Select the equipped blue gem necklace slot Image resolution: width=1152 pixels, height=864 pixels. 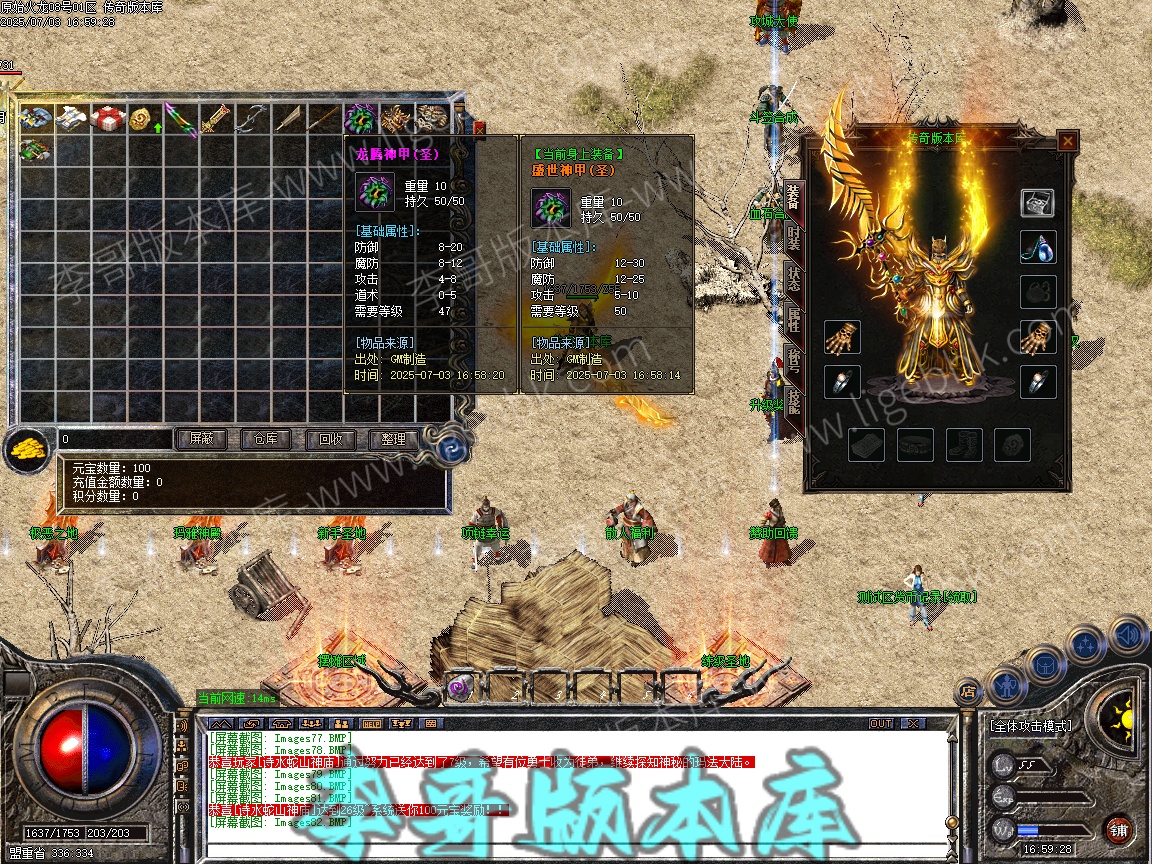point(1038,247)
